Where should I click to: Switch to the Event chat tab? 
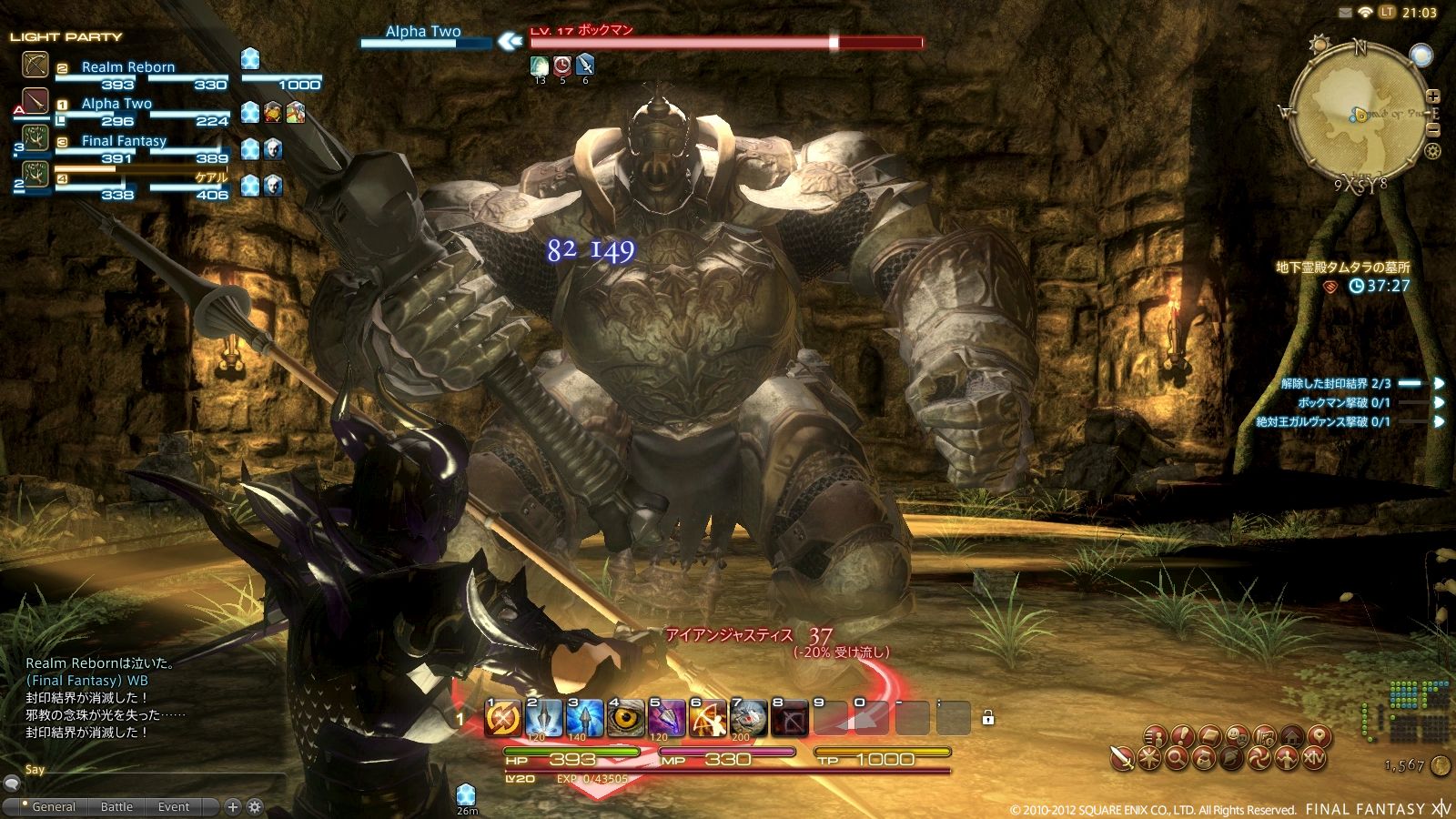(x=173, y=806)
